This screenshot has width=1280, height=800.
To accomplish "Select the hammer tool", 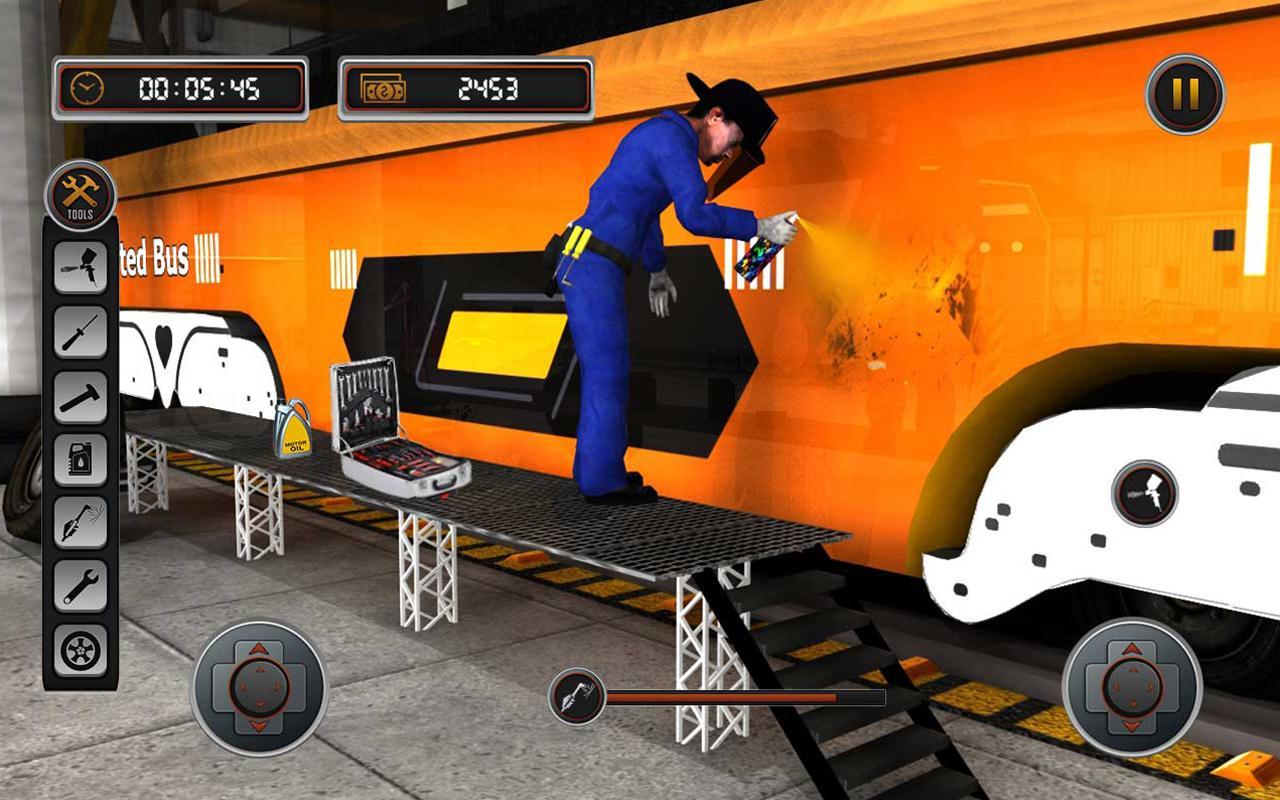I will pyautogui.click(x=80, y=398).
